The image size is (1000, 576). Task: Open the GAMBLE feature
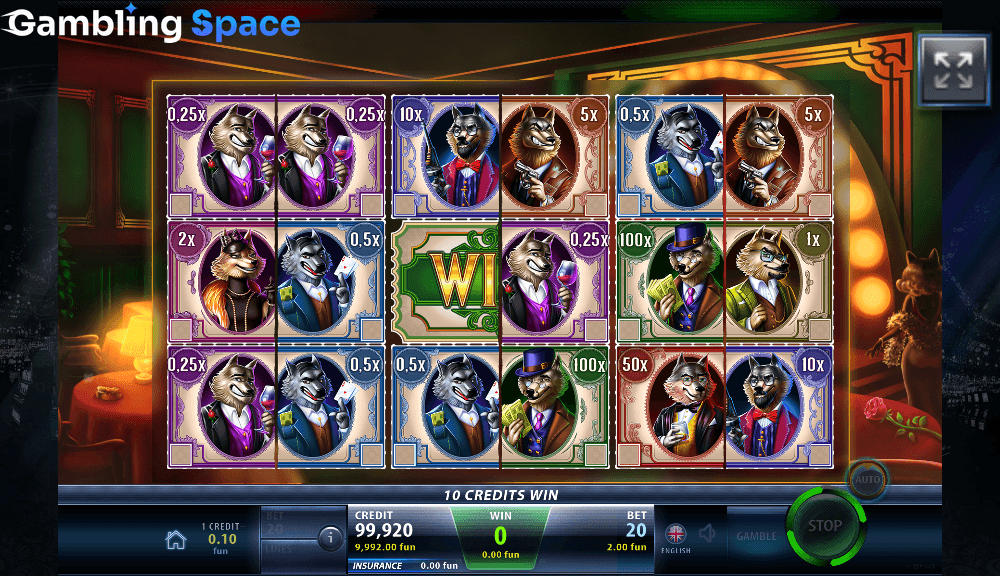pos(756,536)
